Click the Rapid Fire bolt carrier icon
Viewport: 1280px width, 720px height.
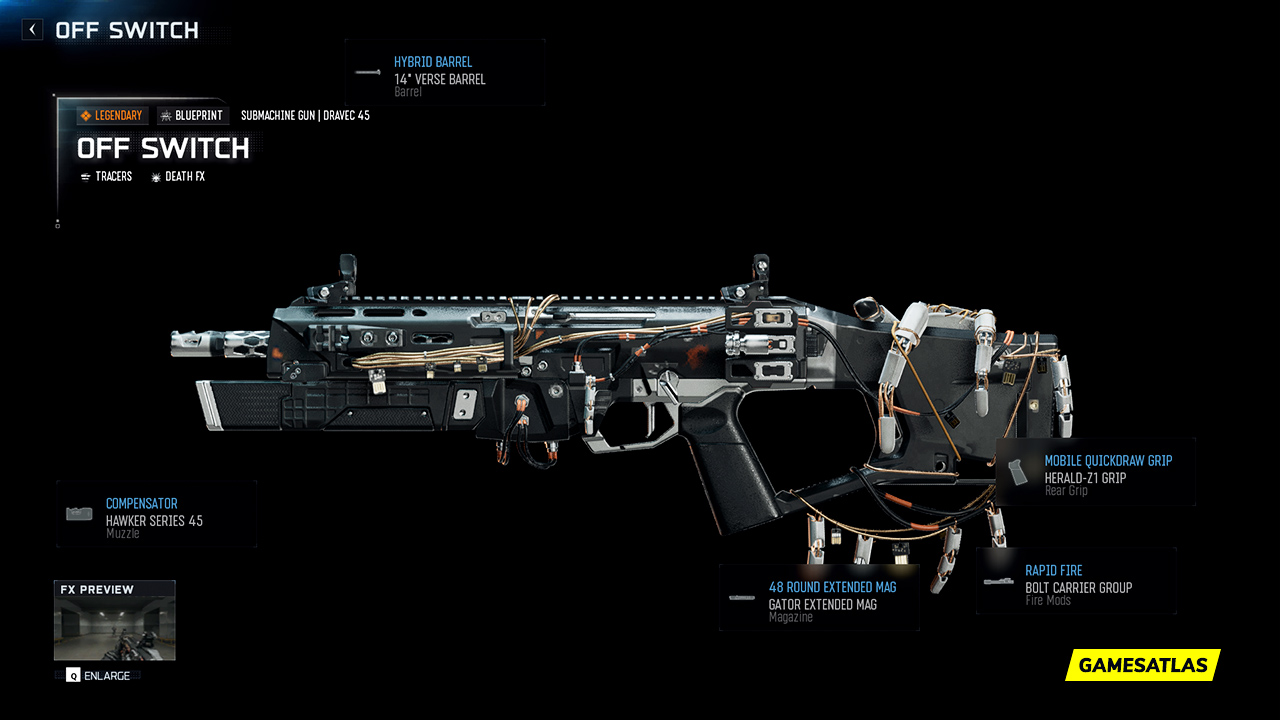[998, 580]
